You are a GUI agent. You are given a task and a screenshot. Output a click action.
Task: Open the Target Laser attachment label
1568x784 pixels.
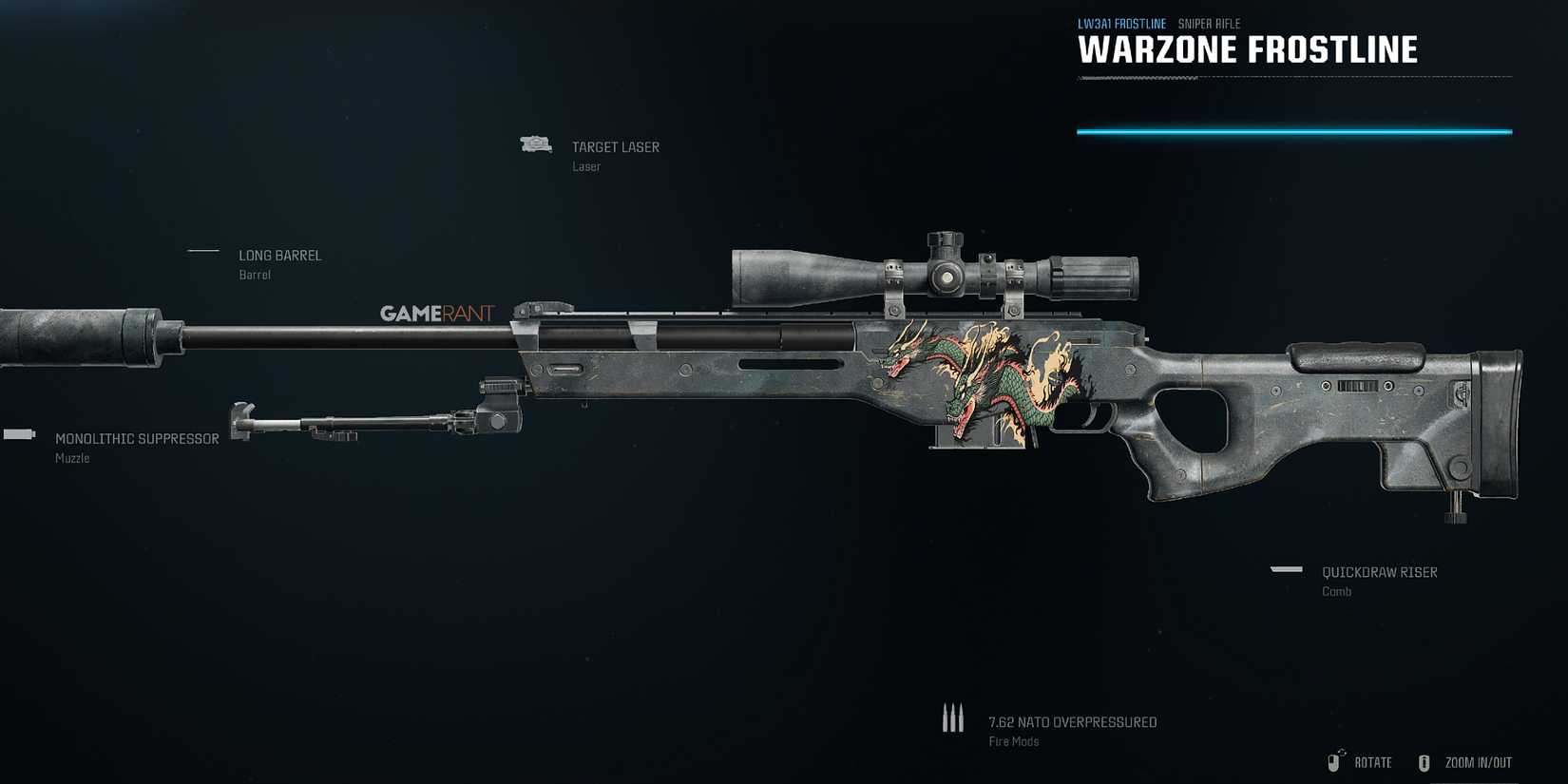(x=615, y=147)
